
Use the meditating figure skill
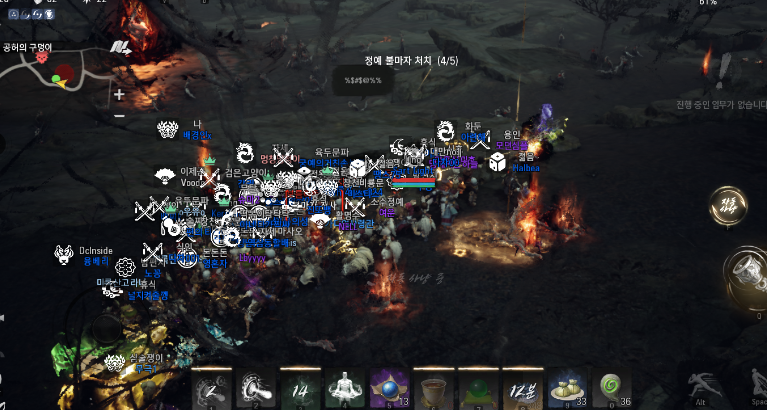pyautogui.click(x=344, y=387)
